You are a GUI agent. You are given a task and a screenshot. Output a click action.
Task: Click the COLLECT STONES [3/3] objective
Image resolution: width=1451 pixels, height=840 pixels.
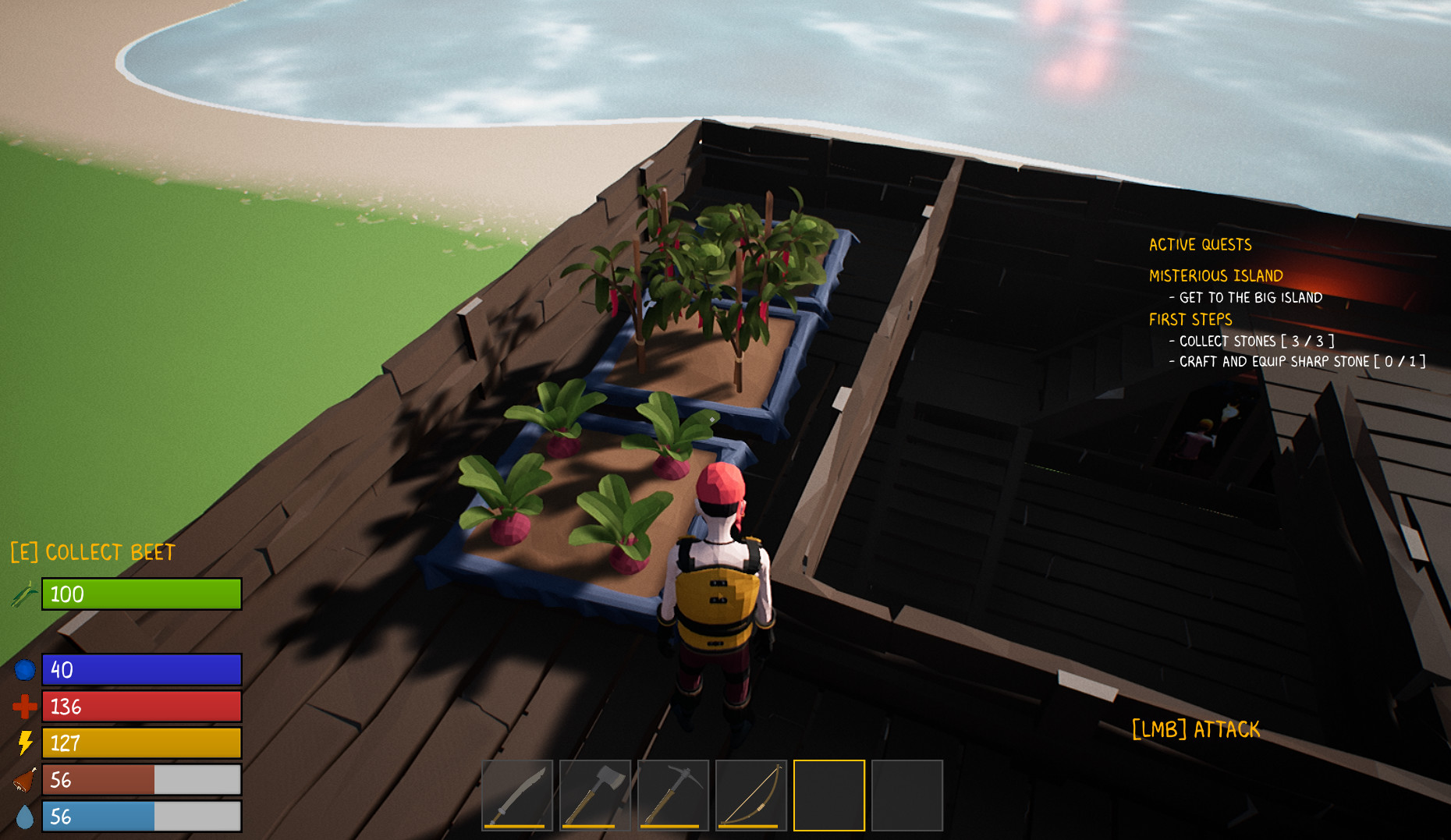tap(1252, 341)
